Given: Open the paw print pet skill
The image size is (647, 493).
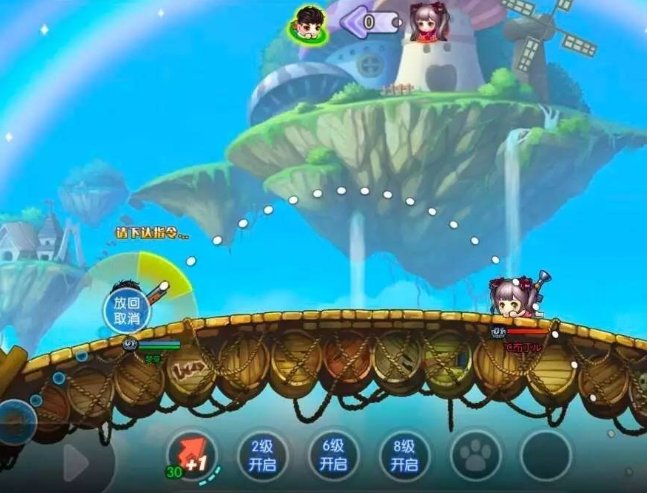Looking at the screenshot, I should coord(475,456).
